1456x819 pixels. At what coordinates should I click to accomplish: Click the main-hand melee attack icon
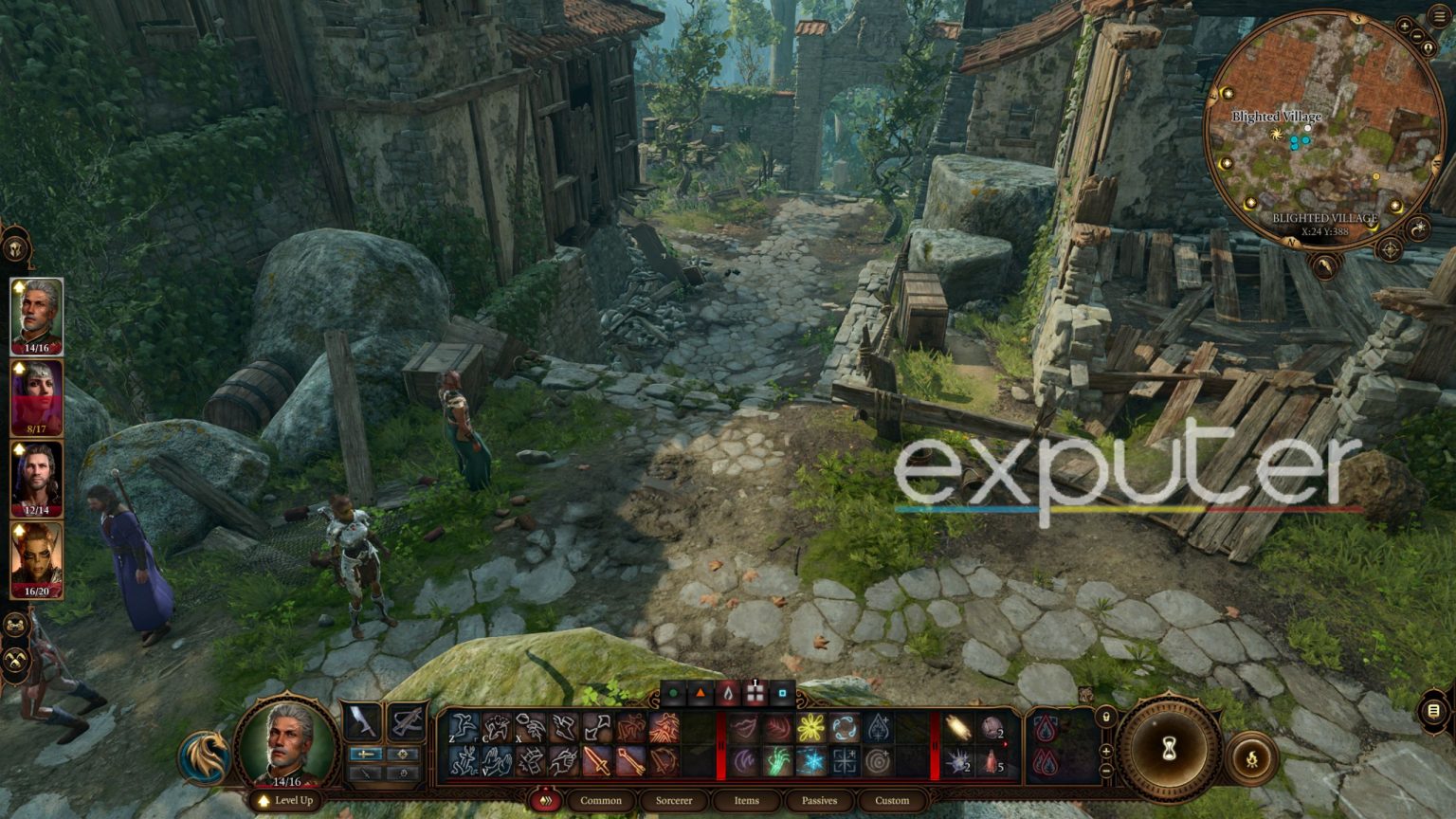598,760
